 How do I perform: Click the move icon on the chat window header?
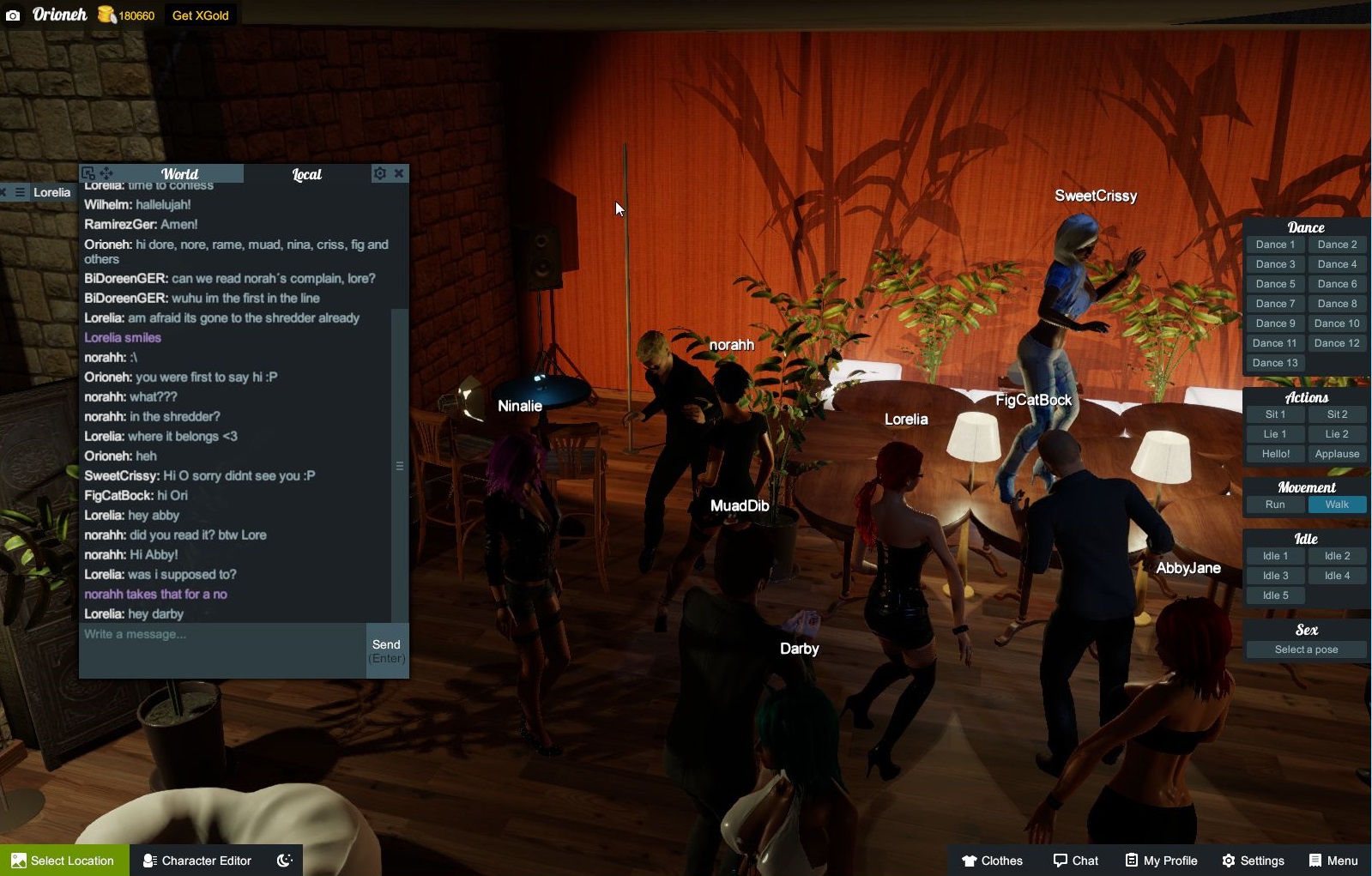(x=106, y=172)
